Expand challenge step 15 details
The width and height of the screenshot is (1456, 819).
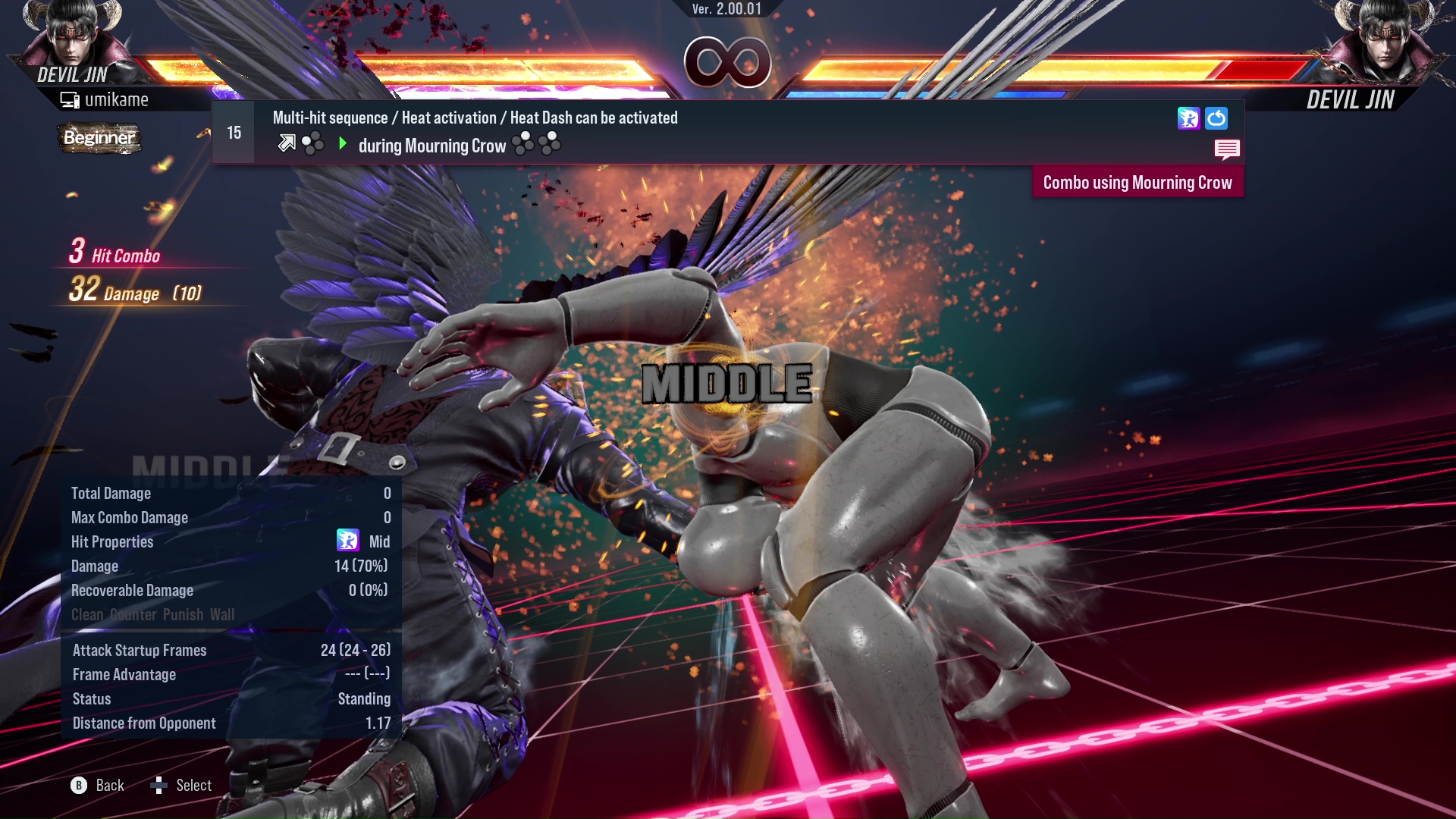click(233, 132)
